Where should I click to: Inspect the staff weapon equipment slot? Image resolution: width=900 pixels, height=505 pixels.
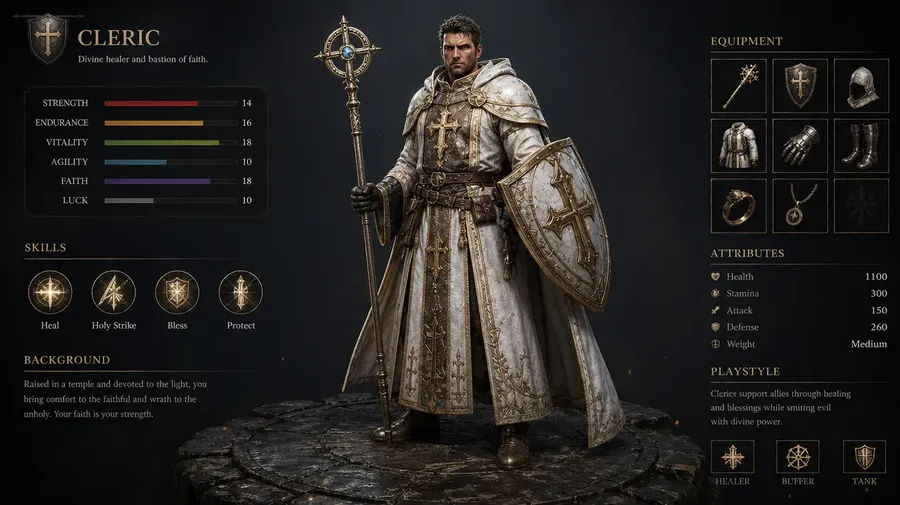pyautogui.click(x=738, y=85)
